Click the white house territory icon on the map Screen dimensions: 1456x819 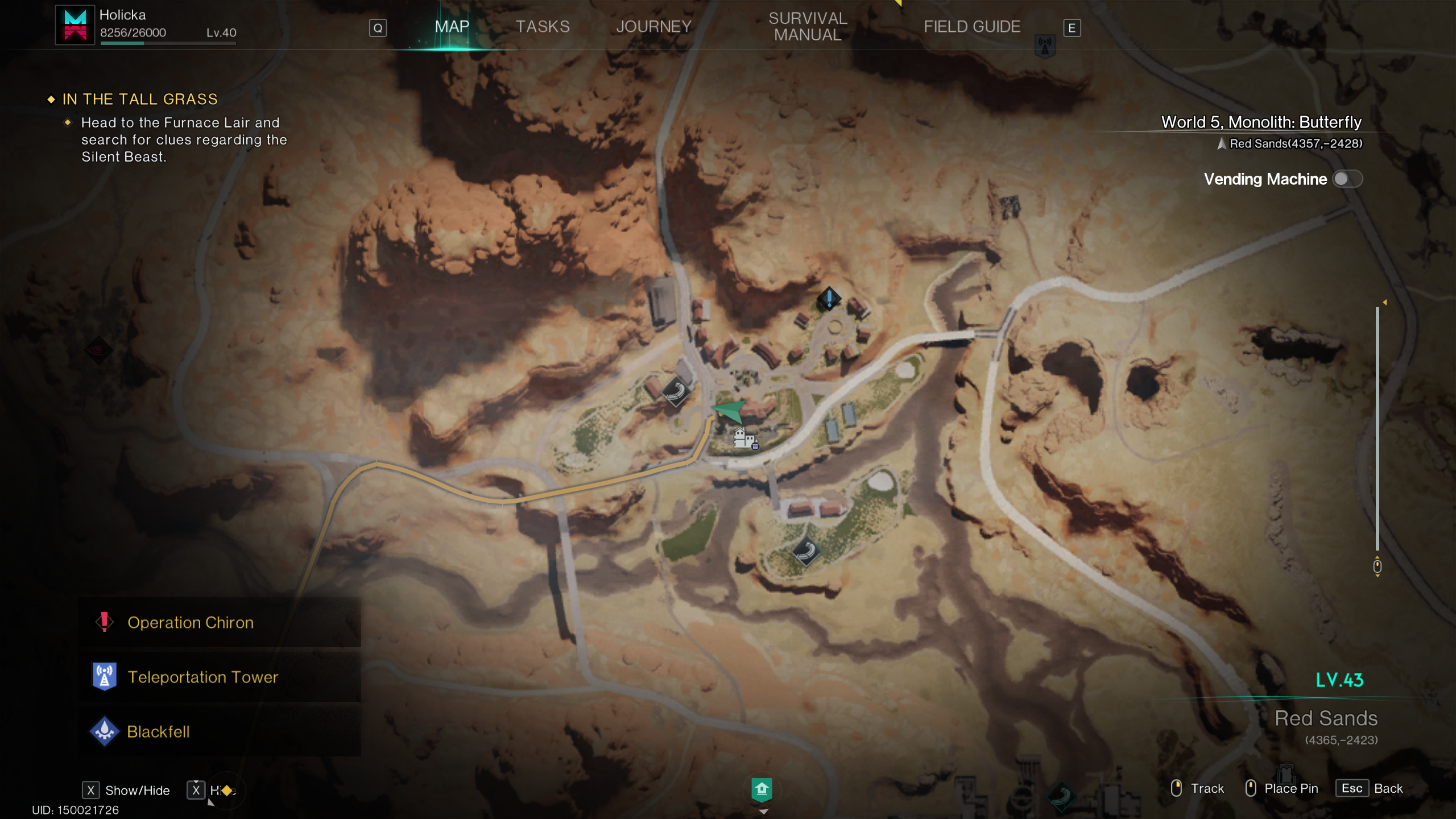[739, 437]
